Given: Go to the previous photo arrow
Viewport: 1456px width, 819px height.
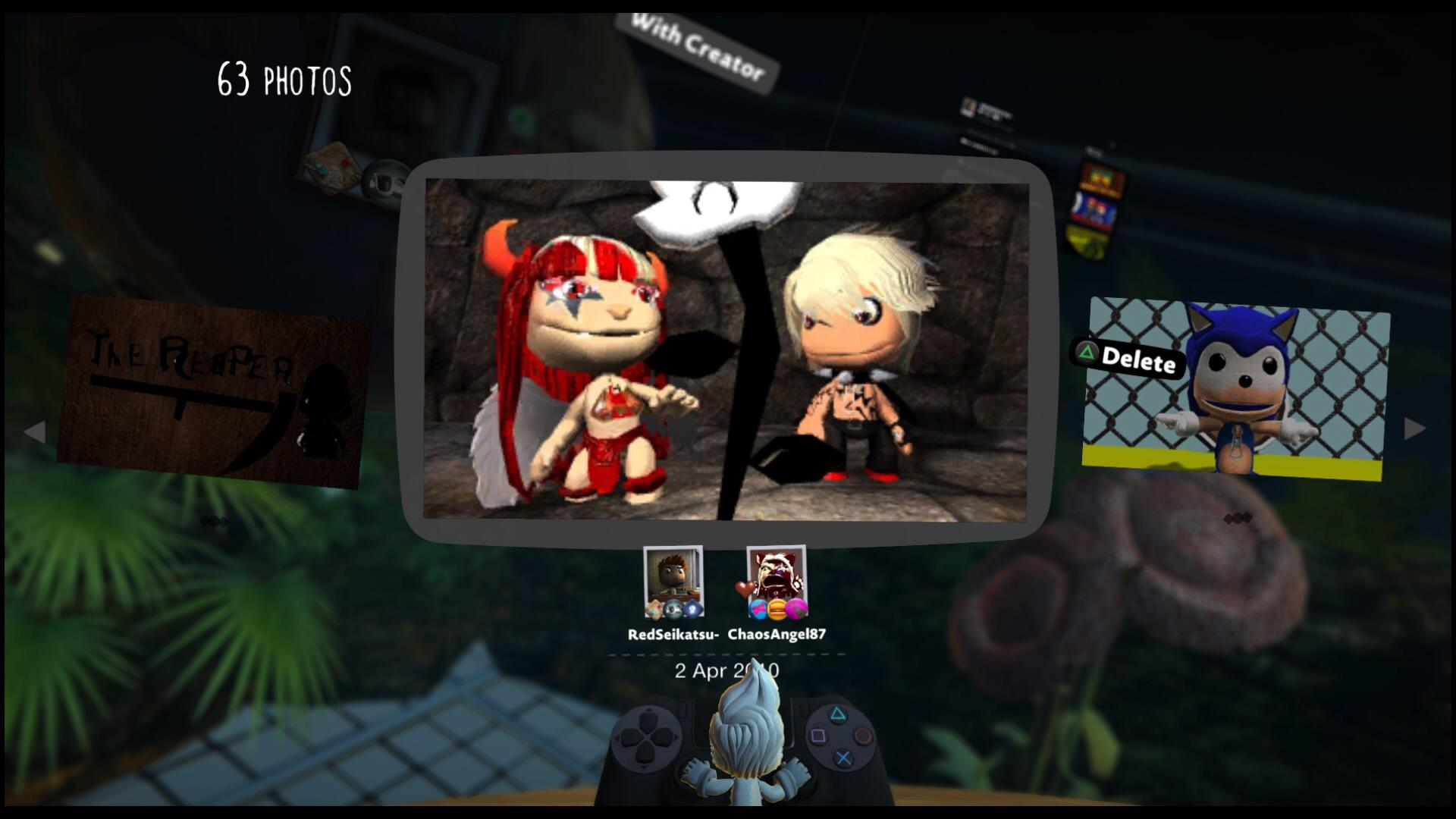Looking at the screenshot, I should 34,432.
